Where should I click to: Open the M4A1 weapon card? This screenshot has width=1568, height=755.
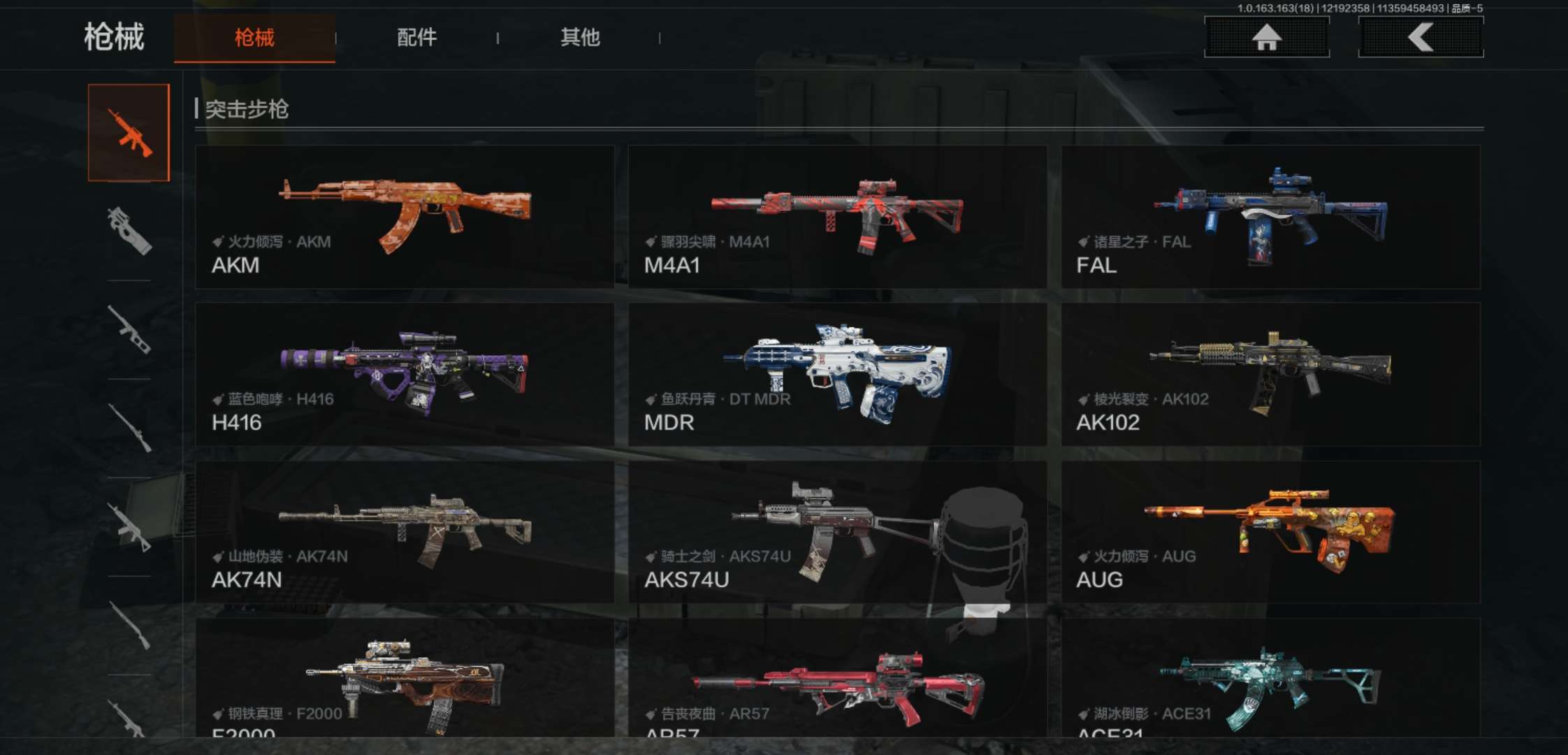(x=837, y=217)
